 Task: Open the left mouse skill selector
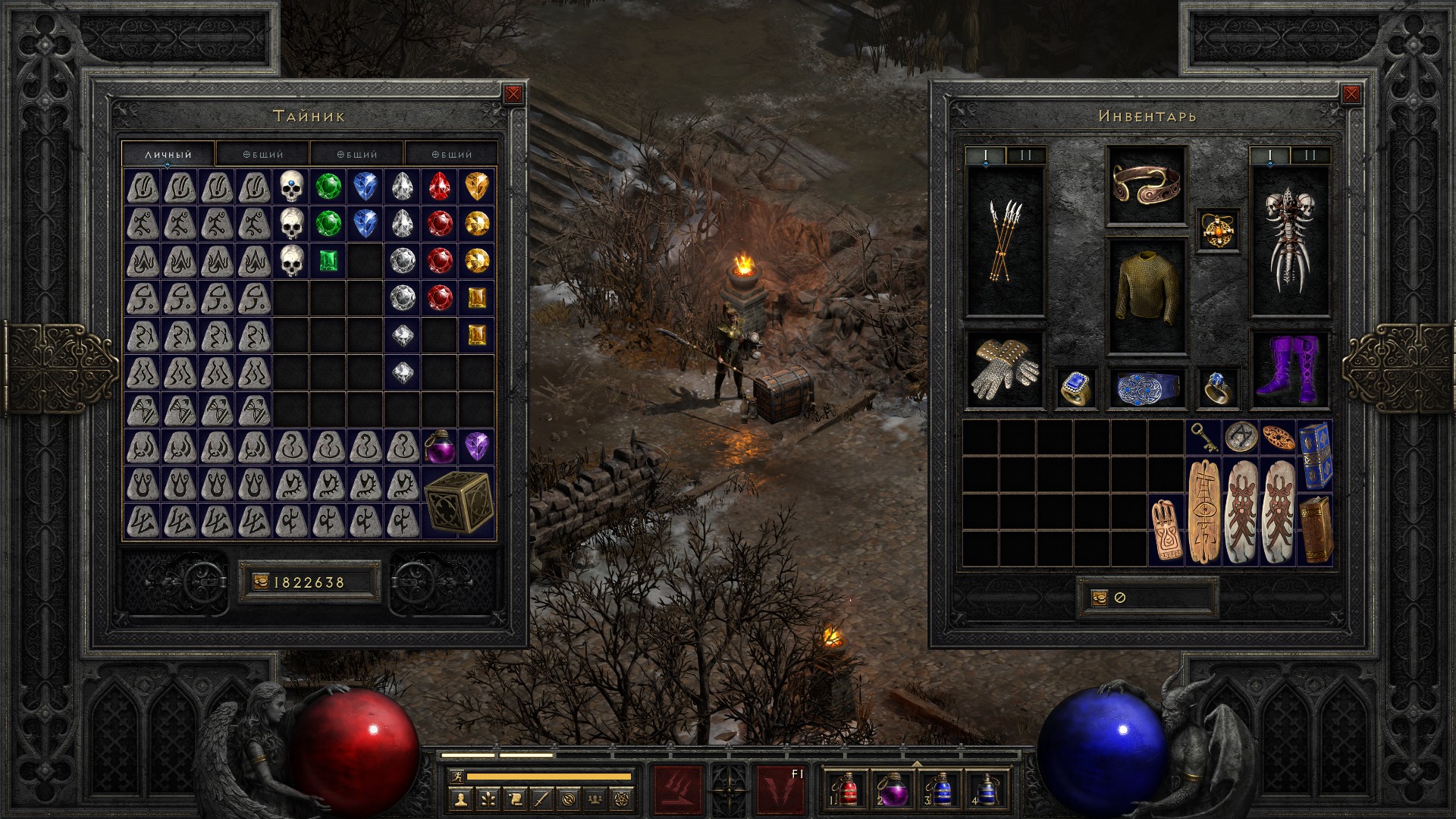click(678, 789)
